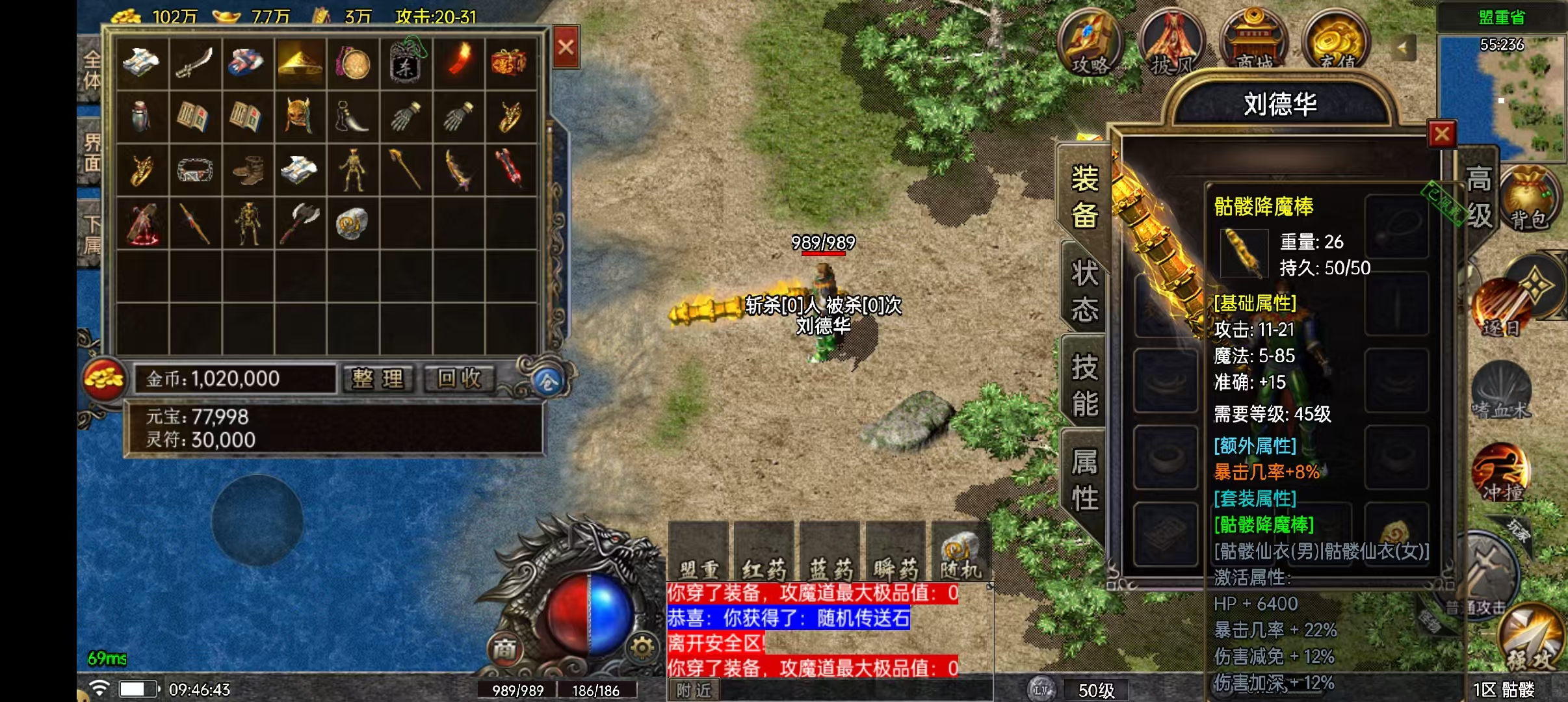This screenshot has height=702, width=1568.
Task: Click the 整理 sort button
Action: click(x=378, y=378)
